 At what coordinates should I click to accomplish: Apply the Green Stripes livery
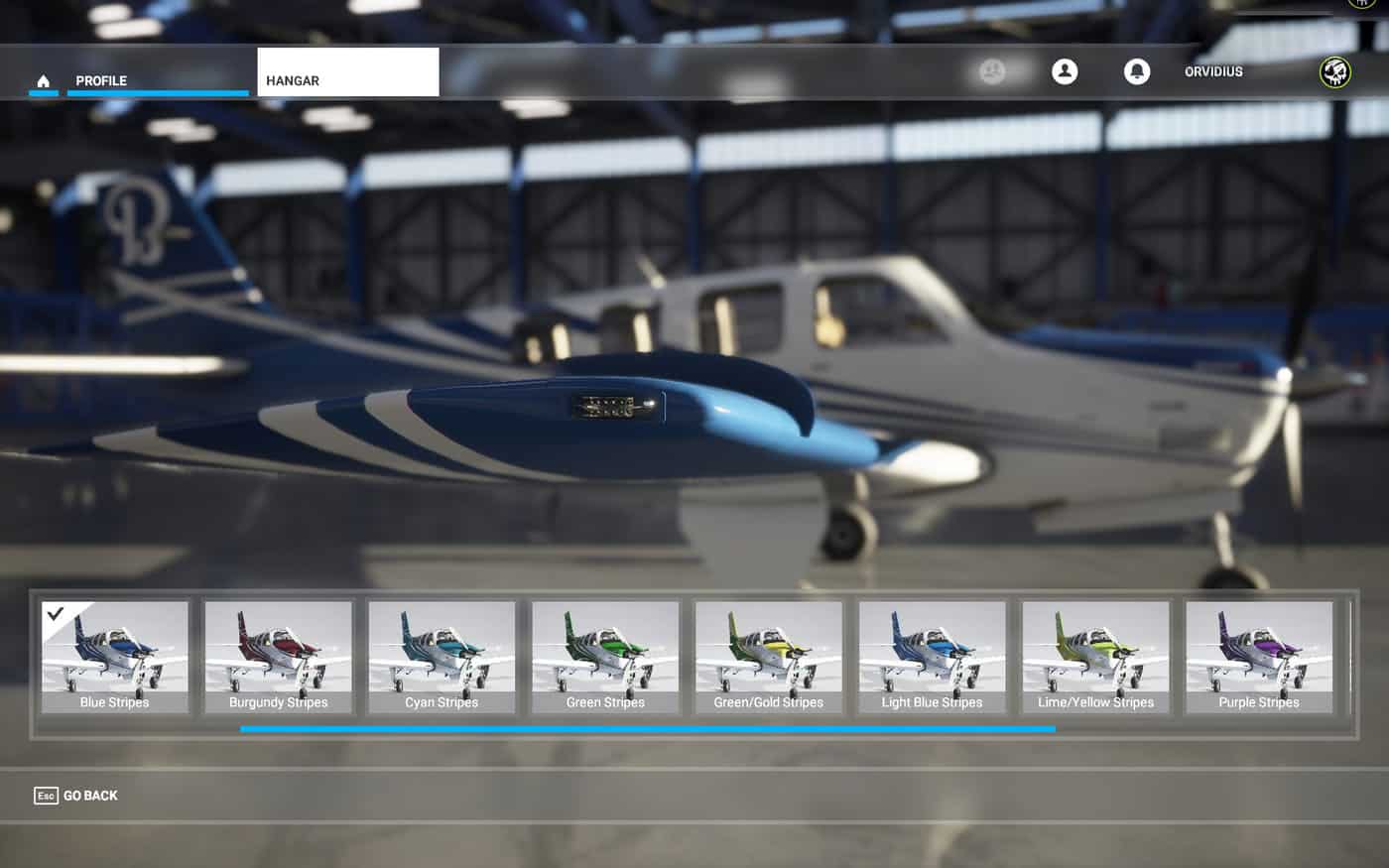(x=605, y=657)
